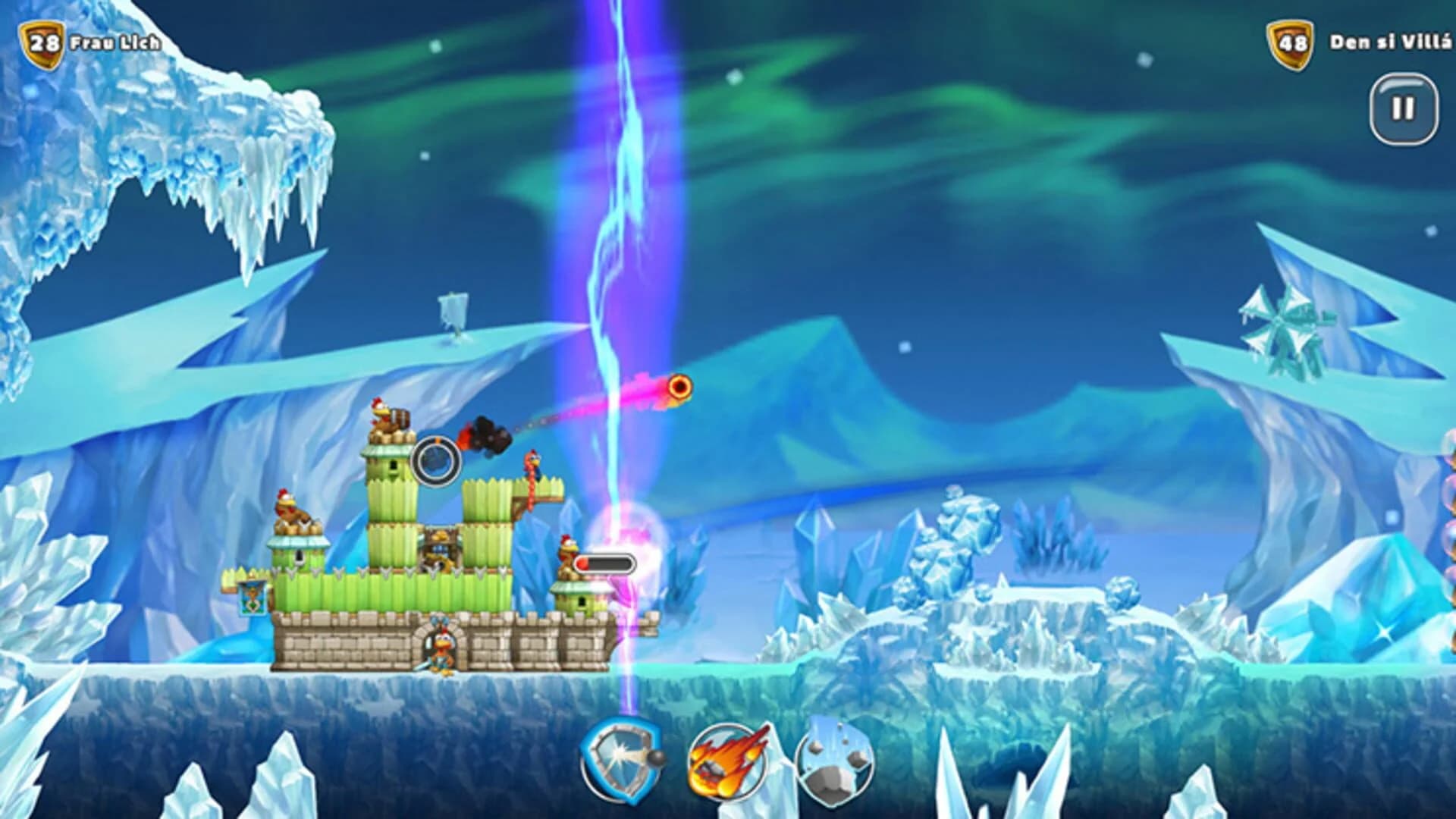Click Den si Villá's level 48 shield badge
Viewport: 1456px width, 819px height.
pyautogui.click(x=1290, y=43)
